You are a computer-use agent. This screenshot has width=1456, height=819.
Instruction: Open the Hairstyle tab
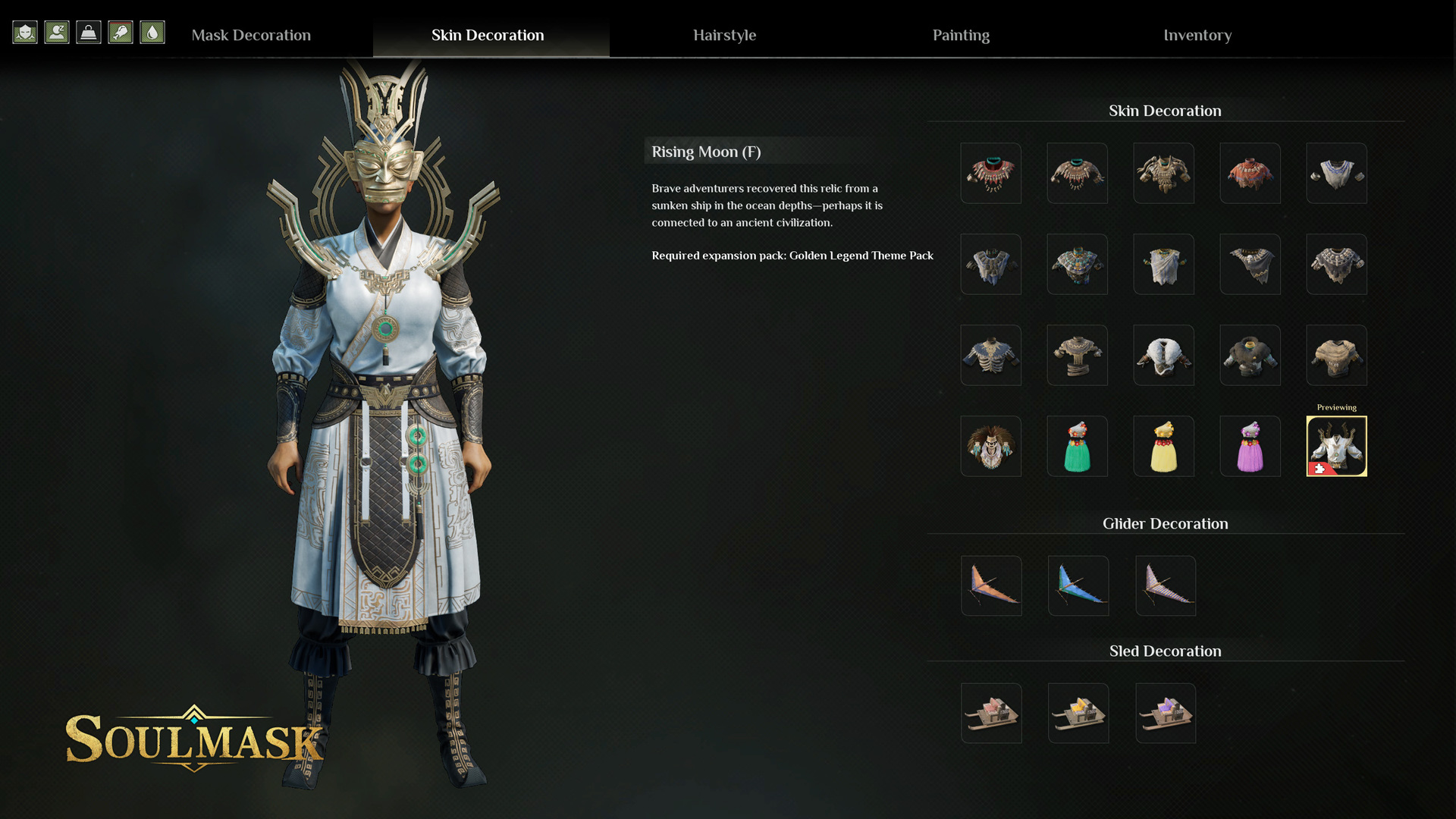[724, 35]
